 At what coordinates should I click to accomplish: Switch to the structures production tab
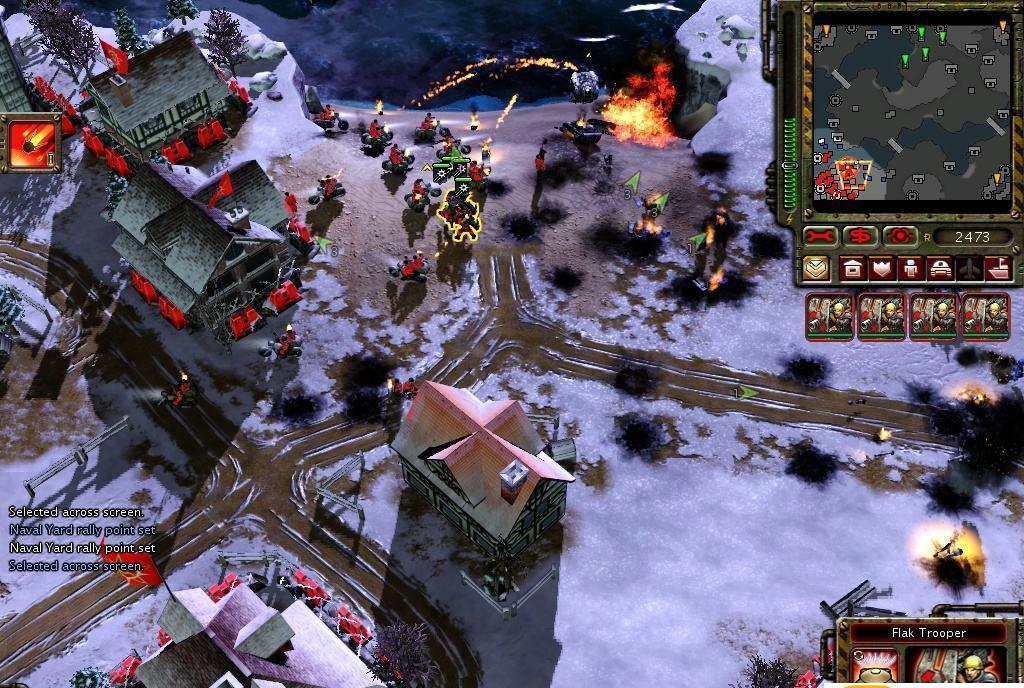(x=852, y=268)
